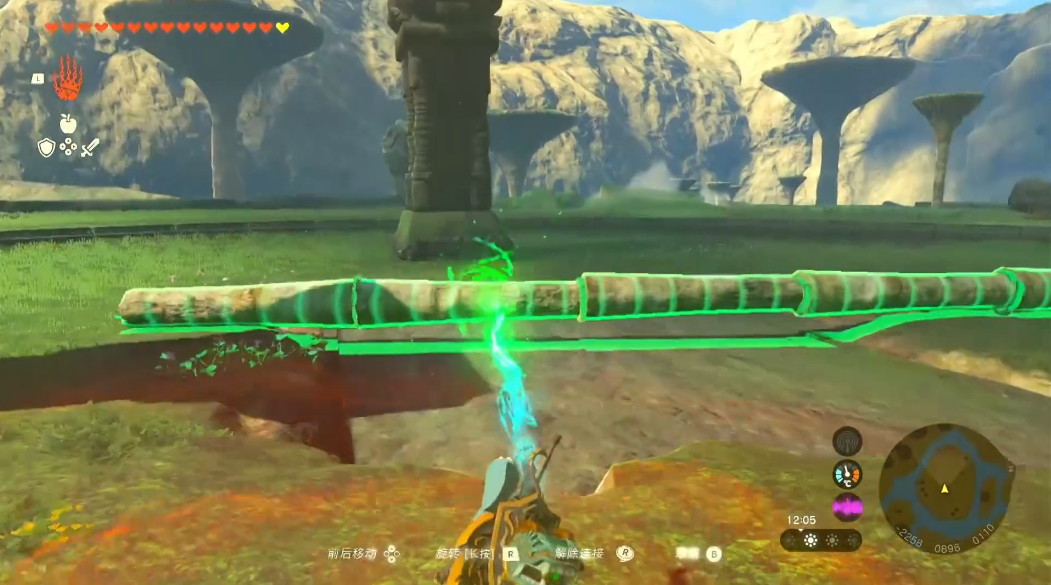Activate the red Ultrahand ability icon
This screenshot has height=585, width=1051.
tap(69, 78)
